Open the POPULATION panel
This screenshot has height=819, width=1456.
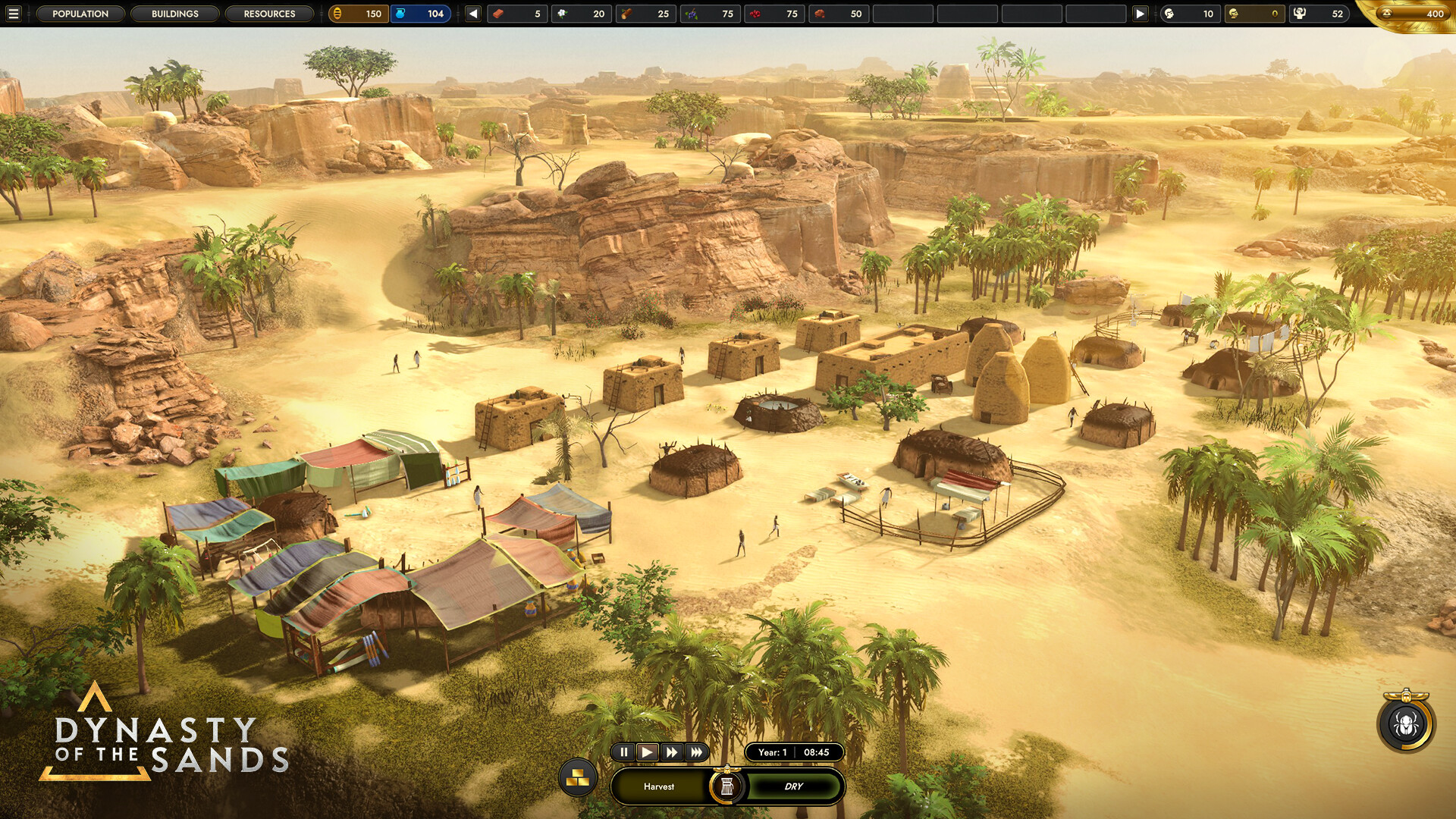(81, 13)
